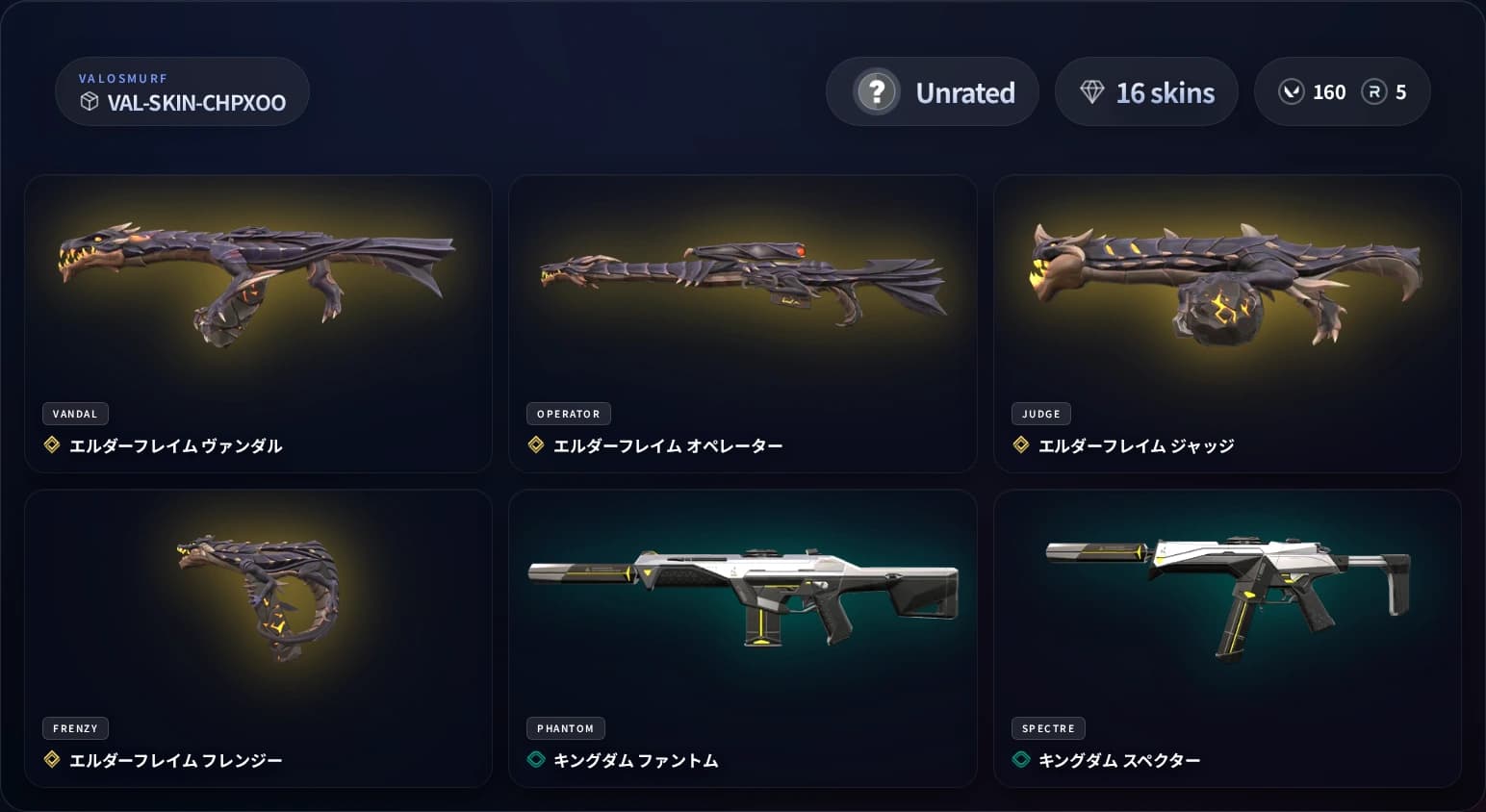
Task: Select the VANDAL weapon tag
Action: (x=75, y=414)
